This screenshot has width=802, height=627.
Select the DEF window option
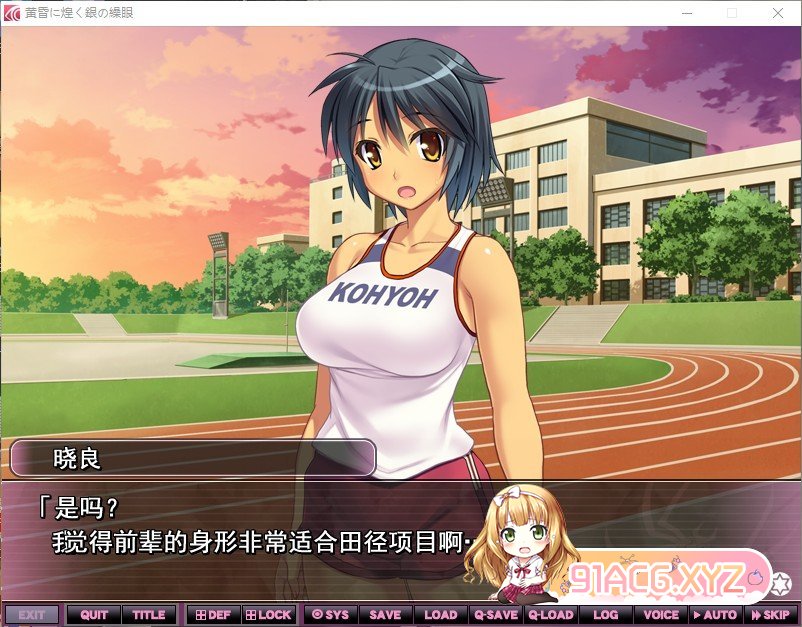[212, 615]
